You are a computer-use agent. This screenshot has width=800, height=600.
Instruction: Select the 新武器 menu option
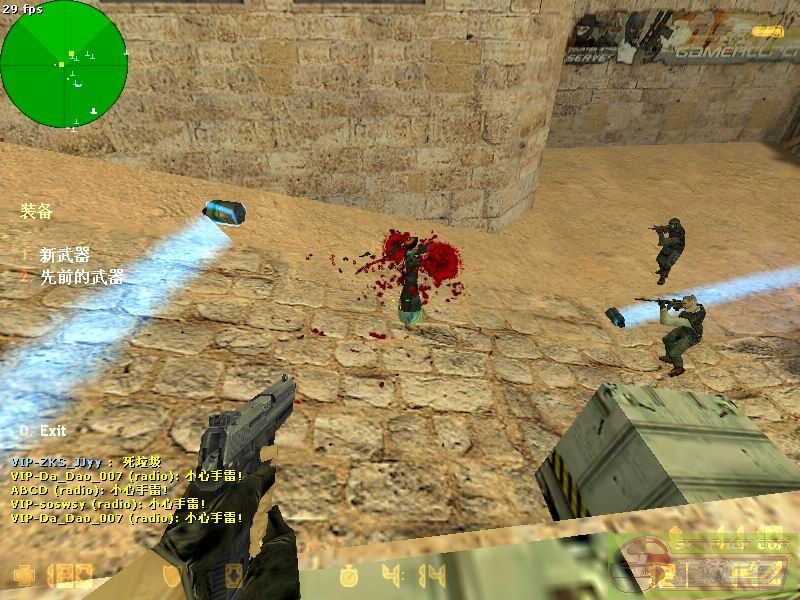pyautogui.click(x=64, y=256)
